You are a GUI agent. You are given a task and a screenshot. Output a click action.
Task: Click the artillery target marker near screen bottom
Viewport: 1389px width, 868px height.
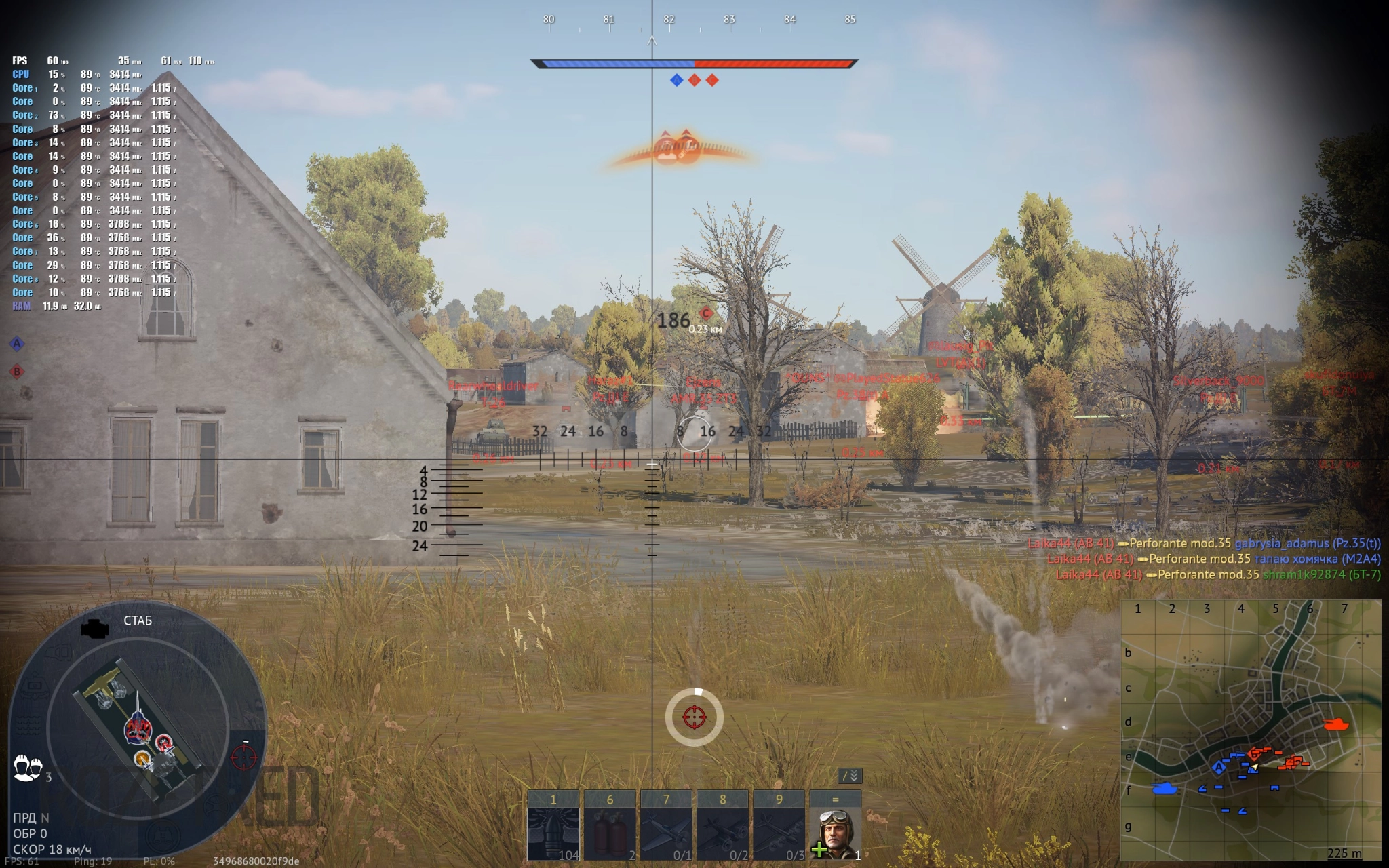tap(694, 717)
